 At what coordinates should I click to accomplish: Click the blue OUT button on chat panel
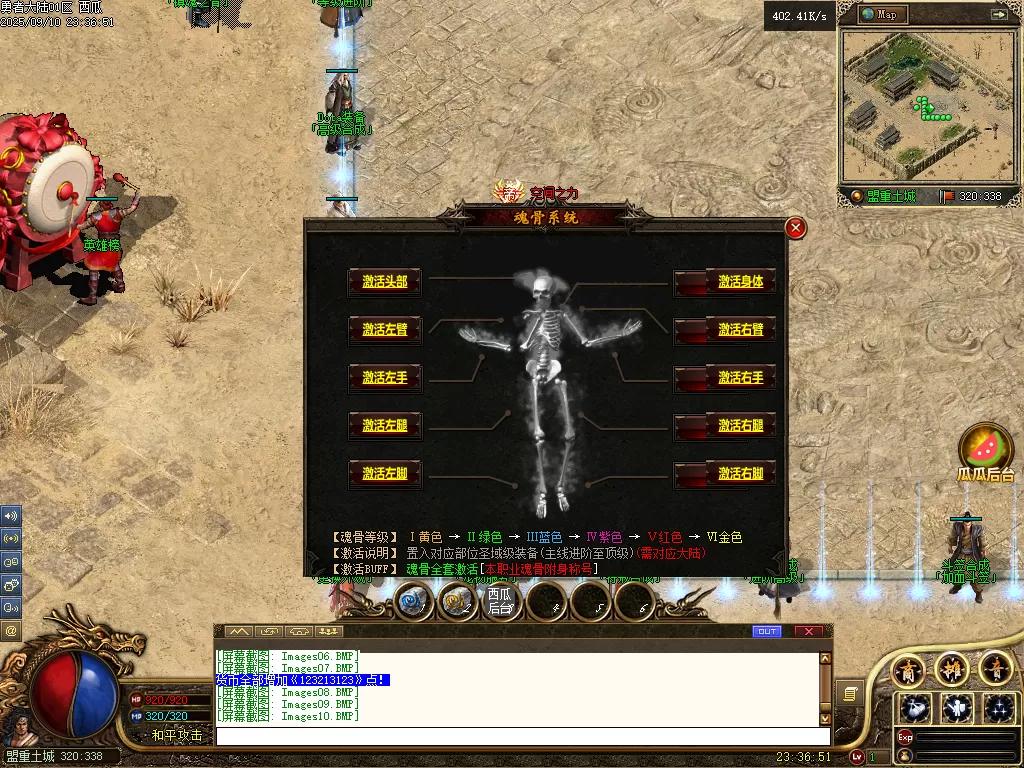click(x=767, y=631)
